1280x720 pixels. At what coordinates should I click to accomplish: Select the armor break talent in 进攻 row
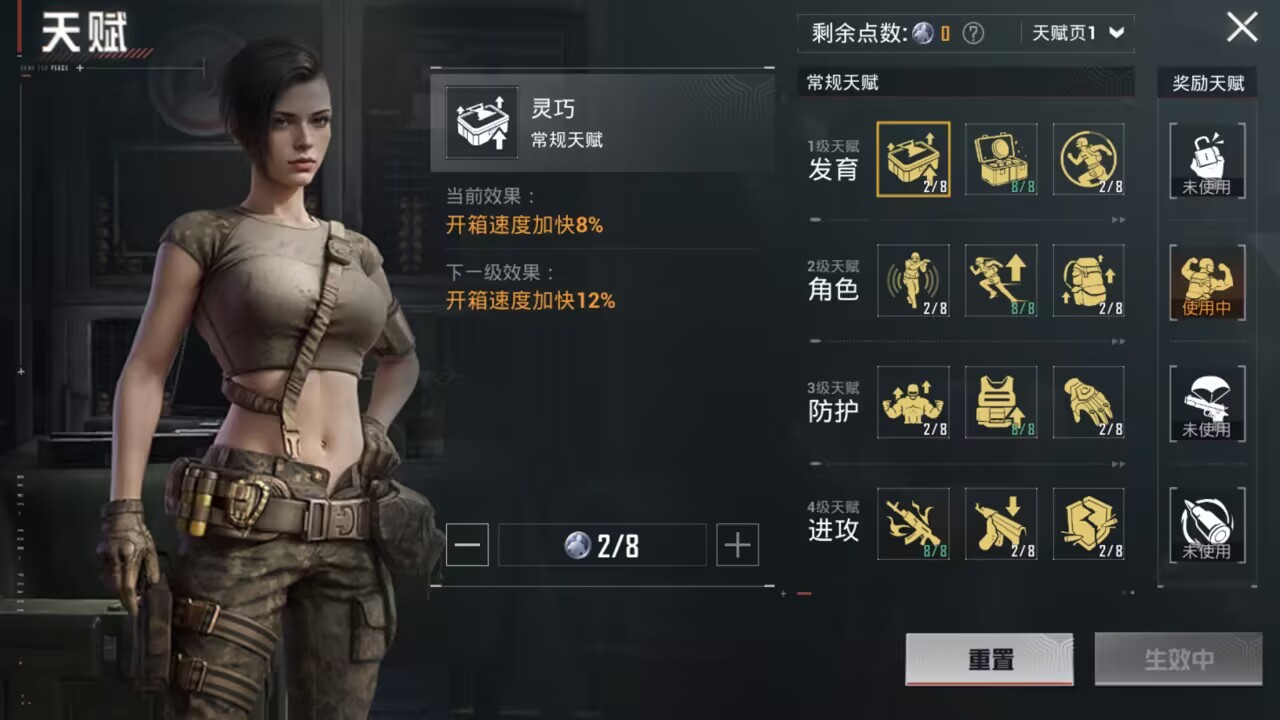pyautogui.click(x=1089, y=523)
